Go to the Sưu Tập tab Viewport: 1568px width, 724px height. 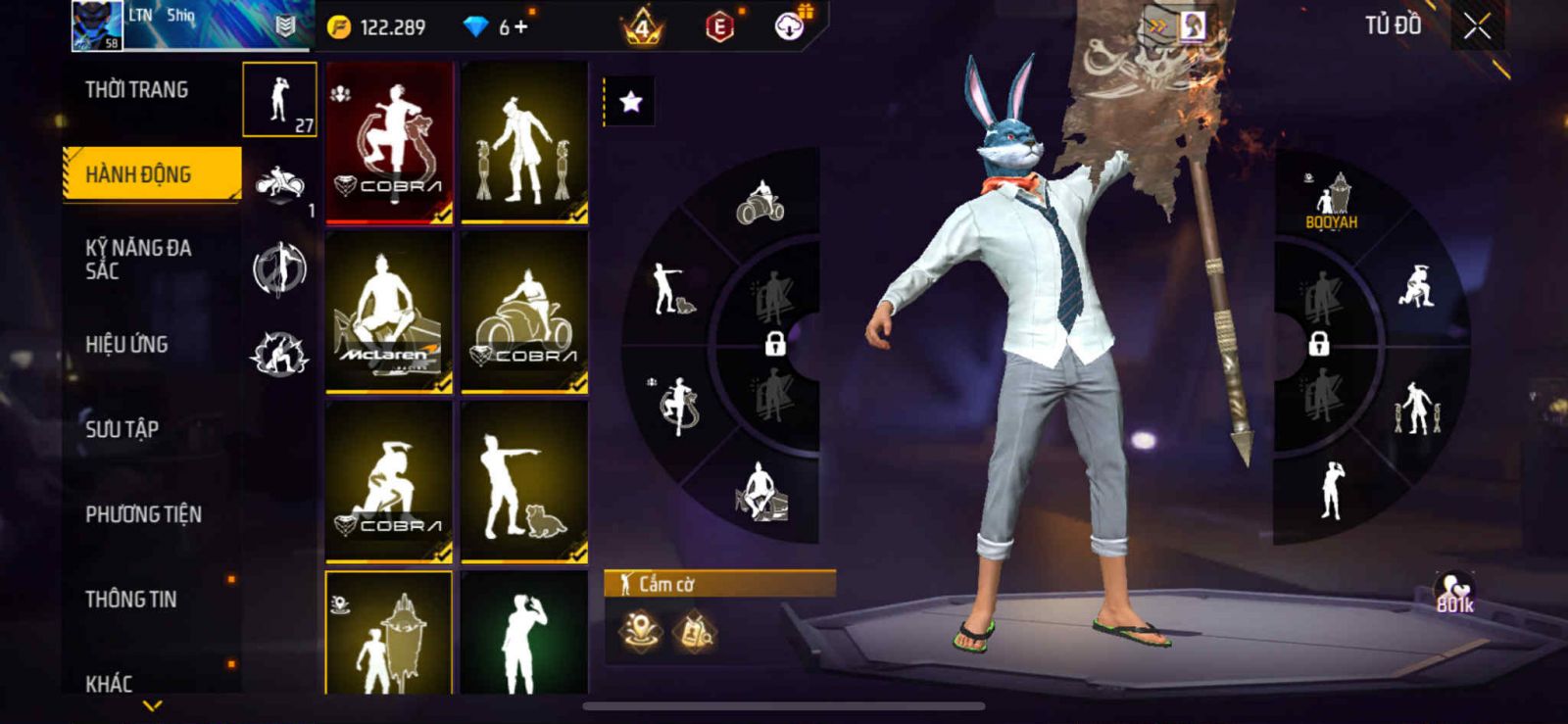122,429
